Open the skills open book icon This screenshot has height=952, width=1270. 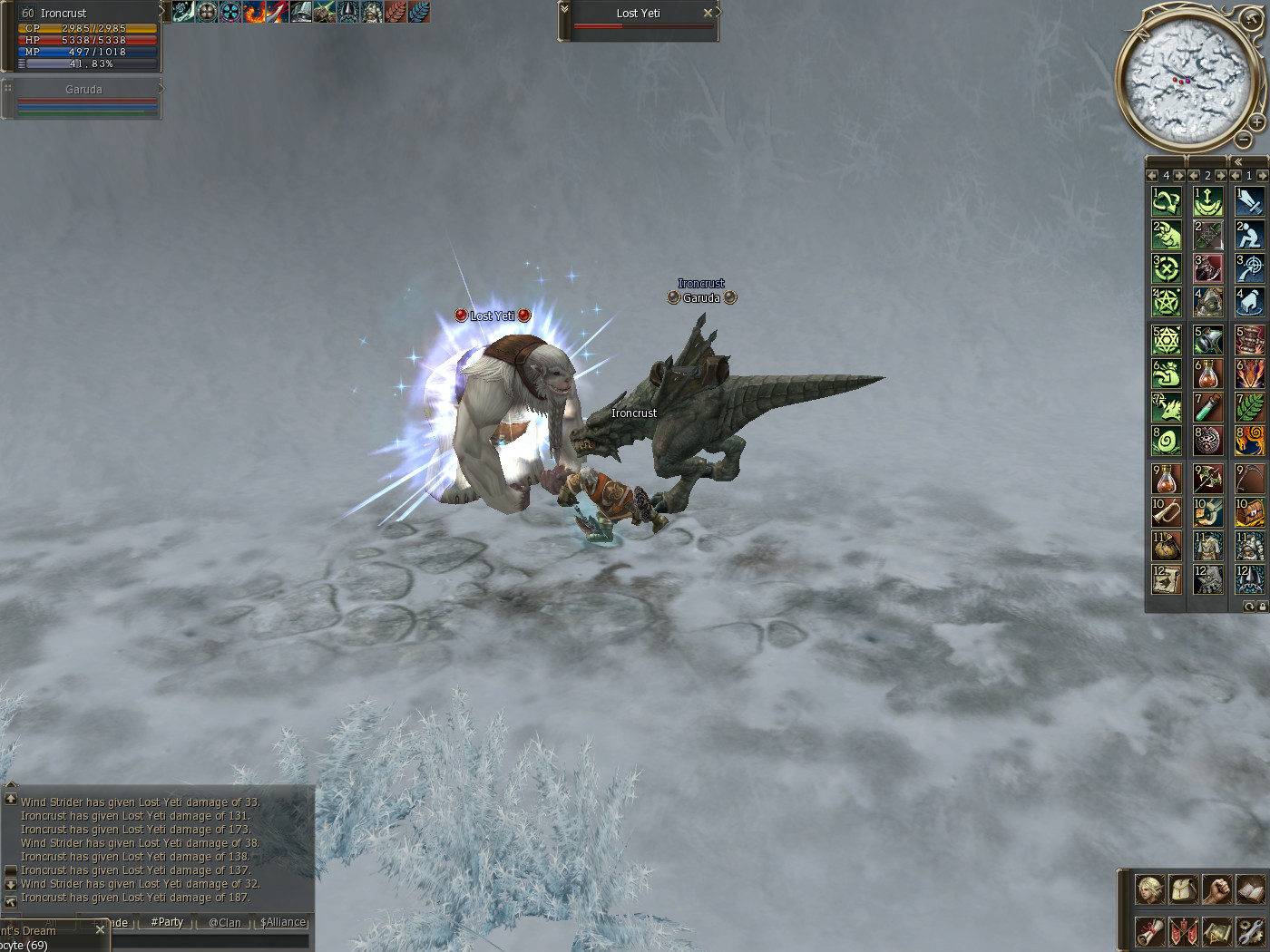tap(1250, 889)
